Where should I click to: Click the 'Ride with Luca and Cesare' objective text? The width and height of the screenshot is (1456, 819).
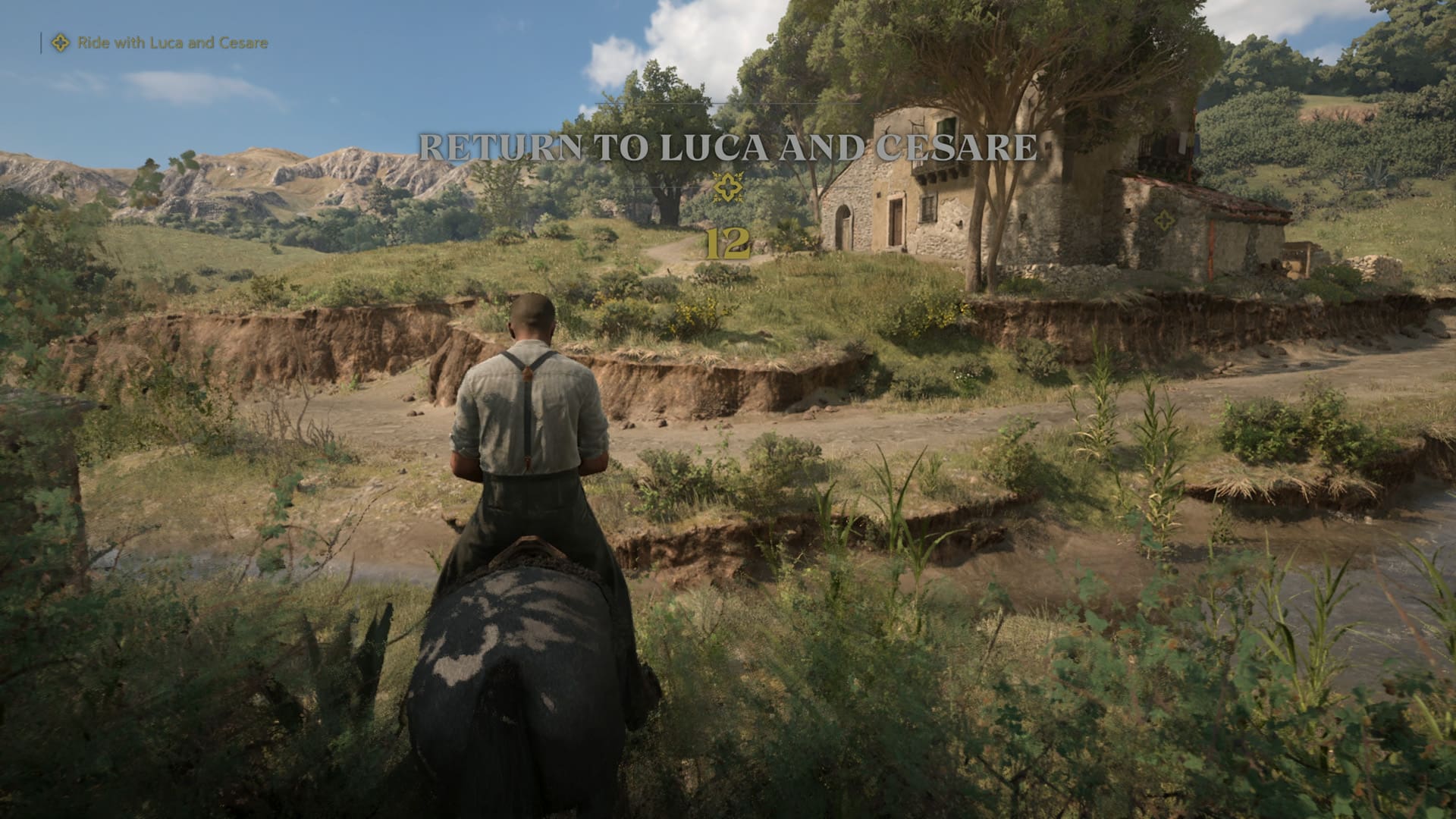click(171, 44)
